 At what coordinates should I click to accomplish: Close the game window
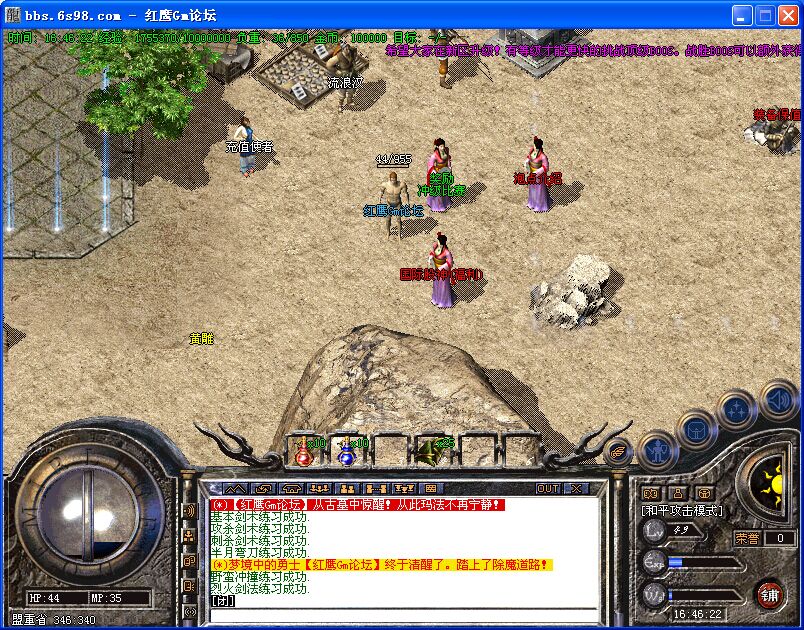pyautogui.click(x=787, y=15)
